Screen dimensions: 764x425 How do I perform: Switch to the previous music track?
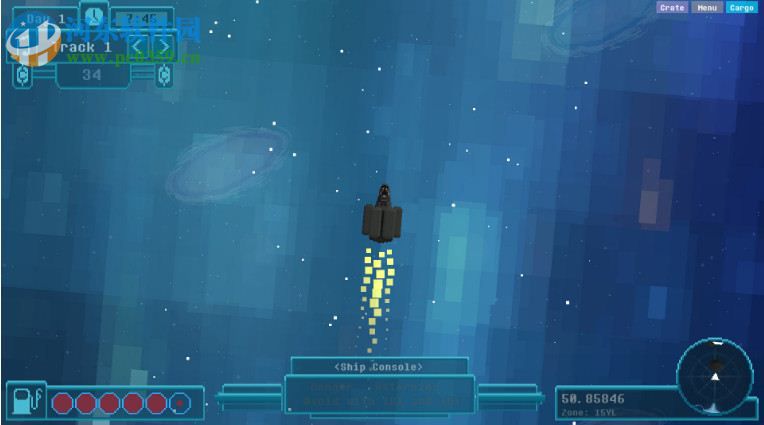click(138, 47)
